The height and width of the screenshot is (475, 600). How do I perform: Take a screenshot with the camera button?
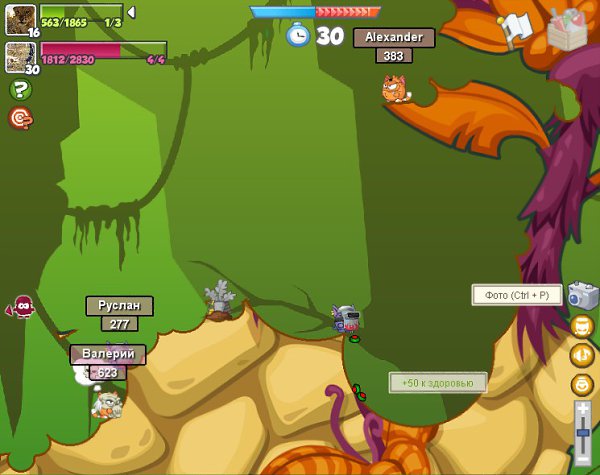pyautogui.click(x=581, y=295)
